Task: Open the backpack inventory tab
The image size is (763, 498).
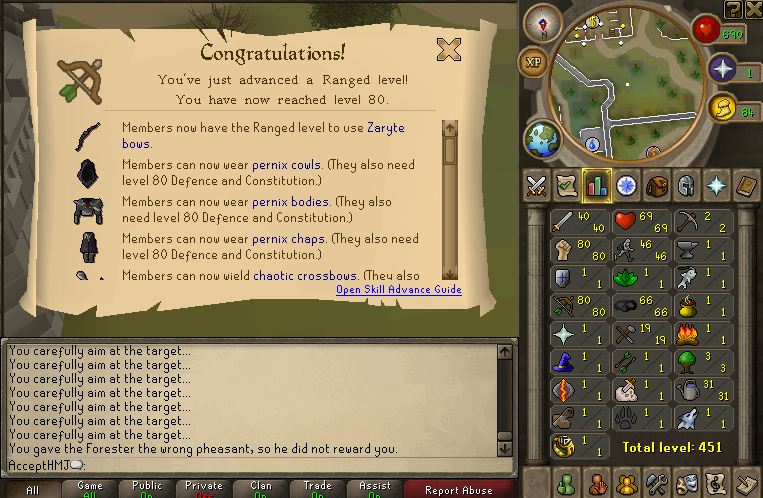Action: tap(655, 186)
